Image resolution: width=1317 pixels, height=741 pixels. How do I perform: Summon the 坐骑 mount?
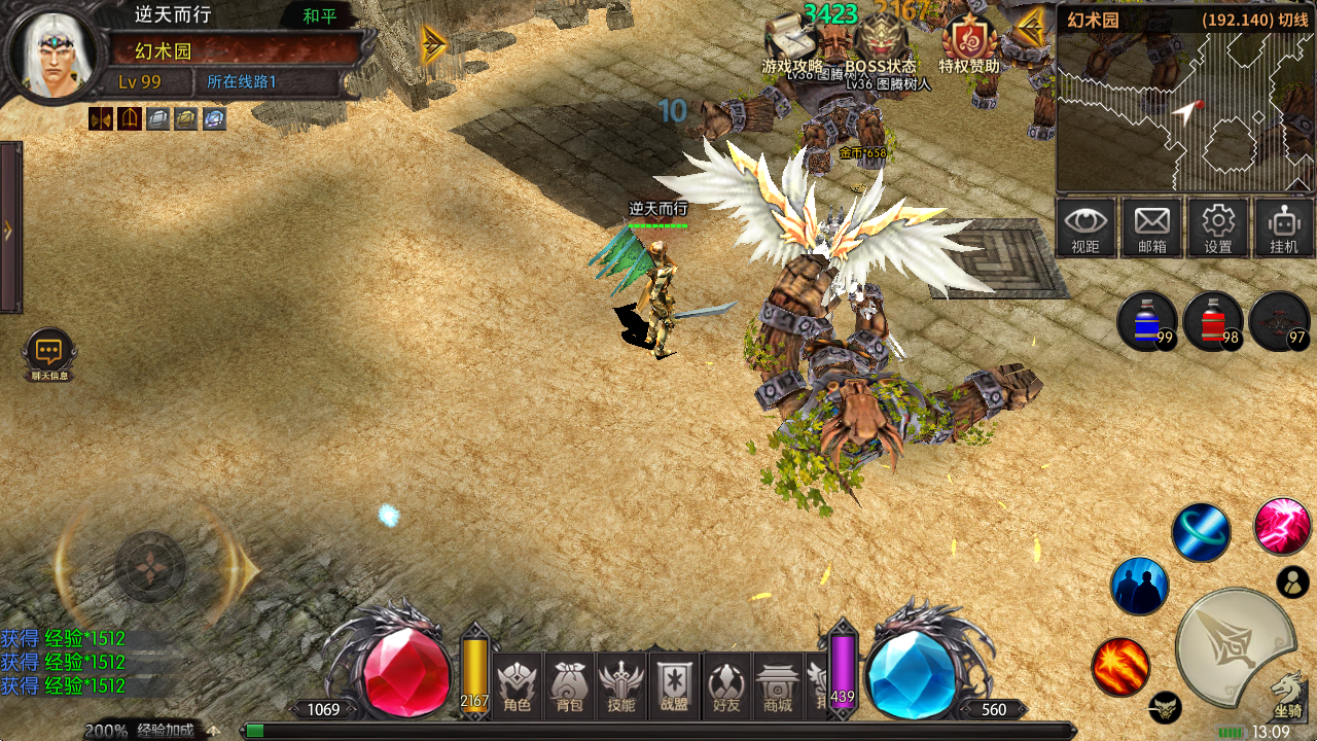pos(1287,691)
